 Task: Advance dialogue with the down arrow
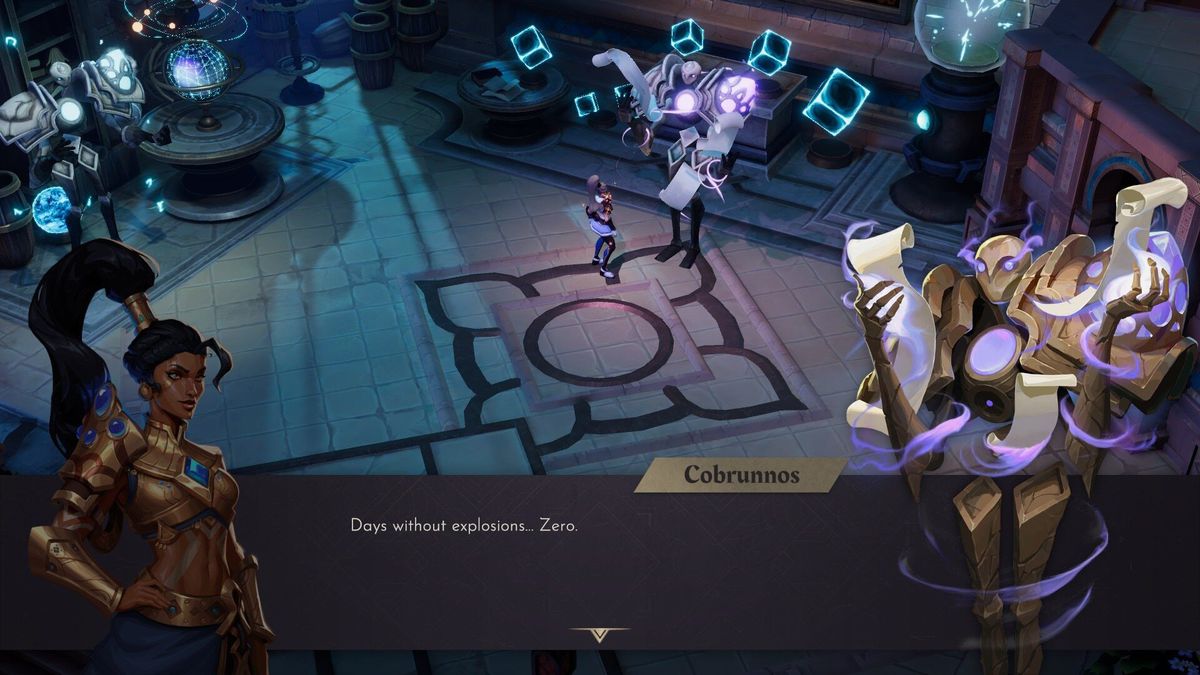(x=599, y=634)
